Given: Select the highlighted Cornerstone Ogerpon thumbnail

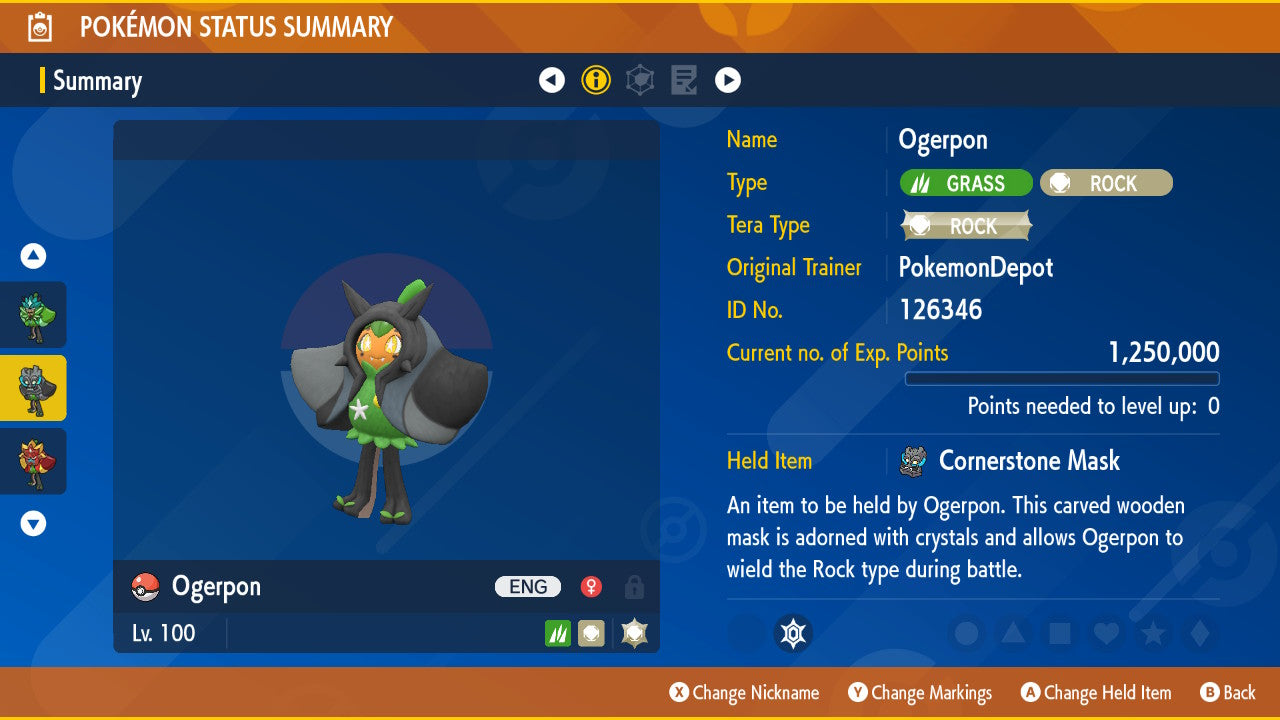Looking at the screenshot, I should [x=33, y=388].
